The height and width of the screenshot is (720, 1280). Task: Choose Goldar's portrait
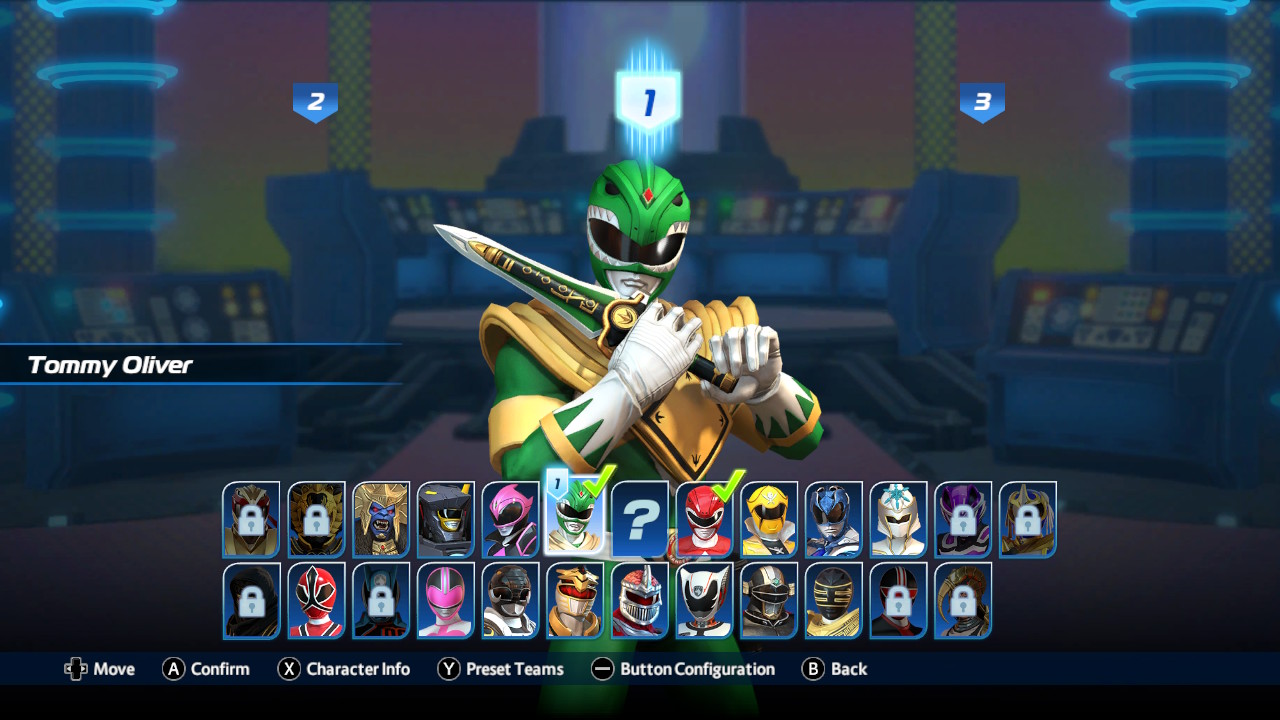coord(381,519)
